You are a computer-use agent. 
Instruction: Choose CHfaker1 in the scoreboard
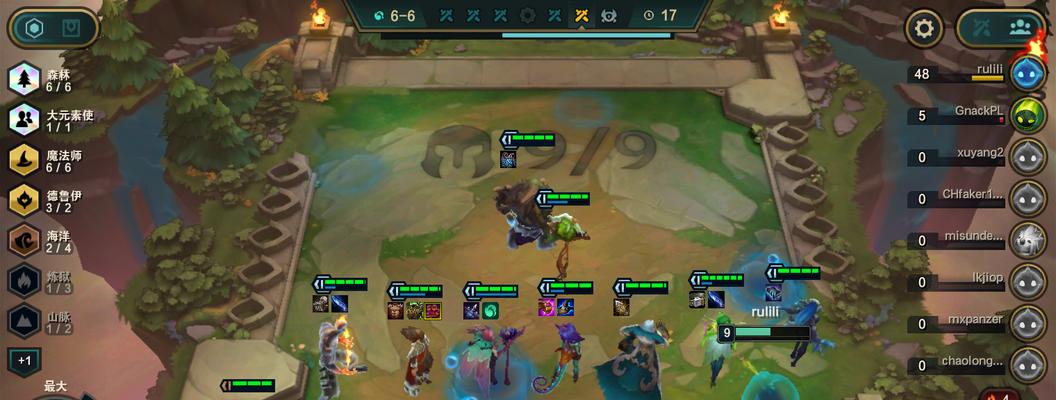click(1027, 198)
